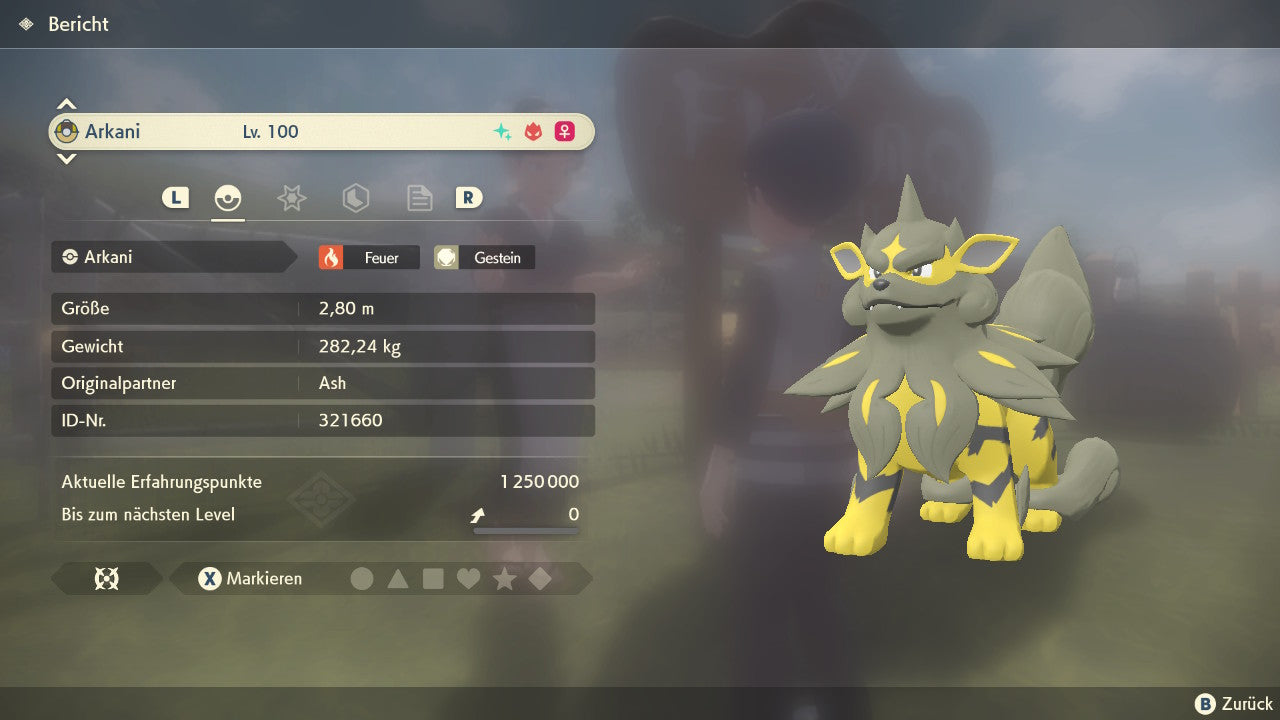The height and width of the screenshot is (720, 1280).
Task: Toggle the circle marking
Action: [x=362, y=578]
